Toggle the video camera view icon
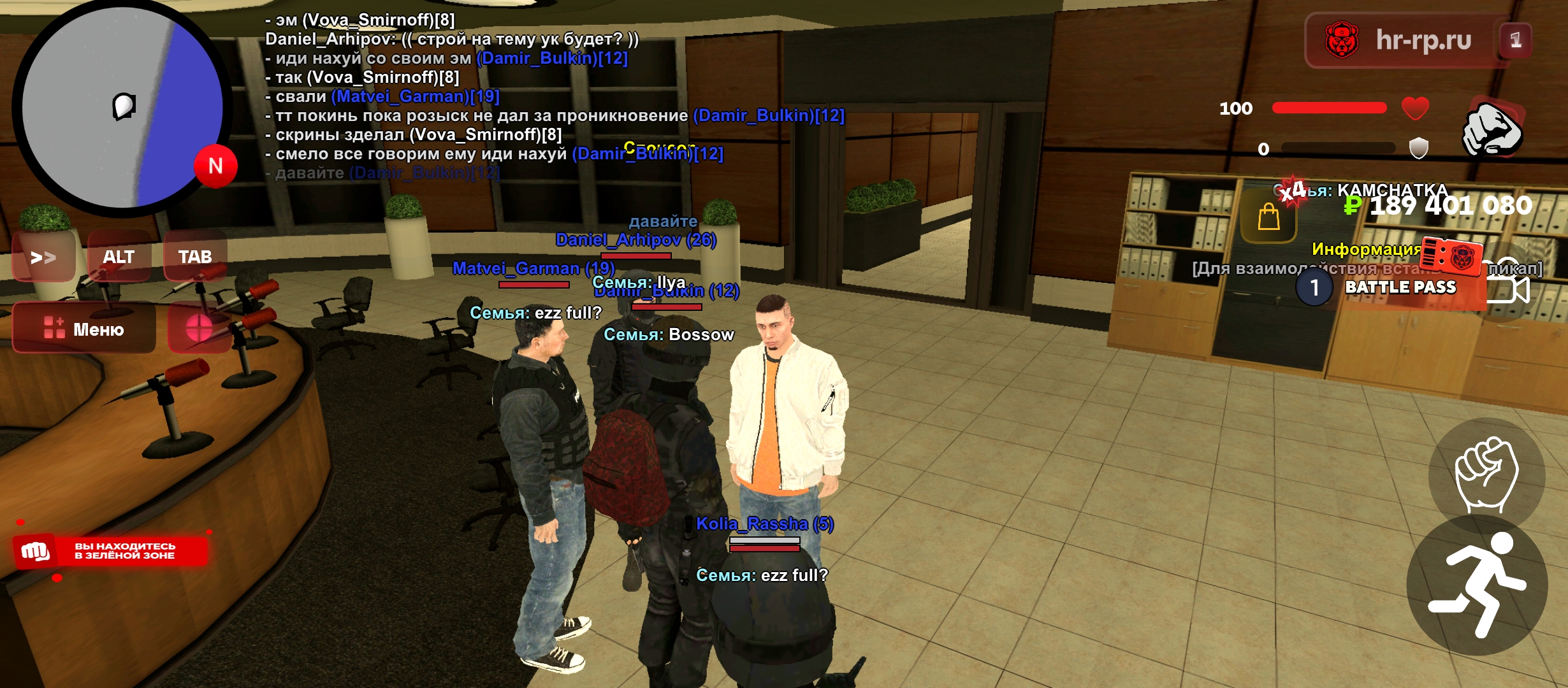Screen dimensions: 1568x688 pyautogui.click(x=1508, y=289)
